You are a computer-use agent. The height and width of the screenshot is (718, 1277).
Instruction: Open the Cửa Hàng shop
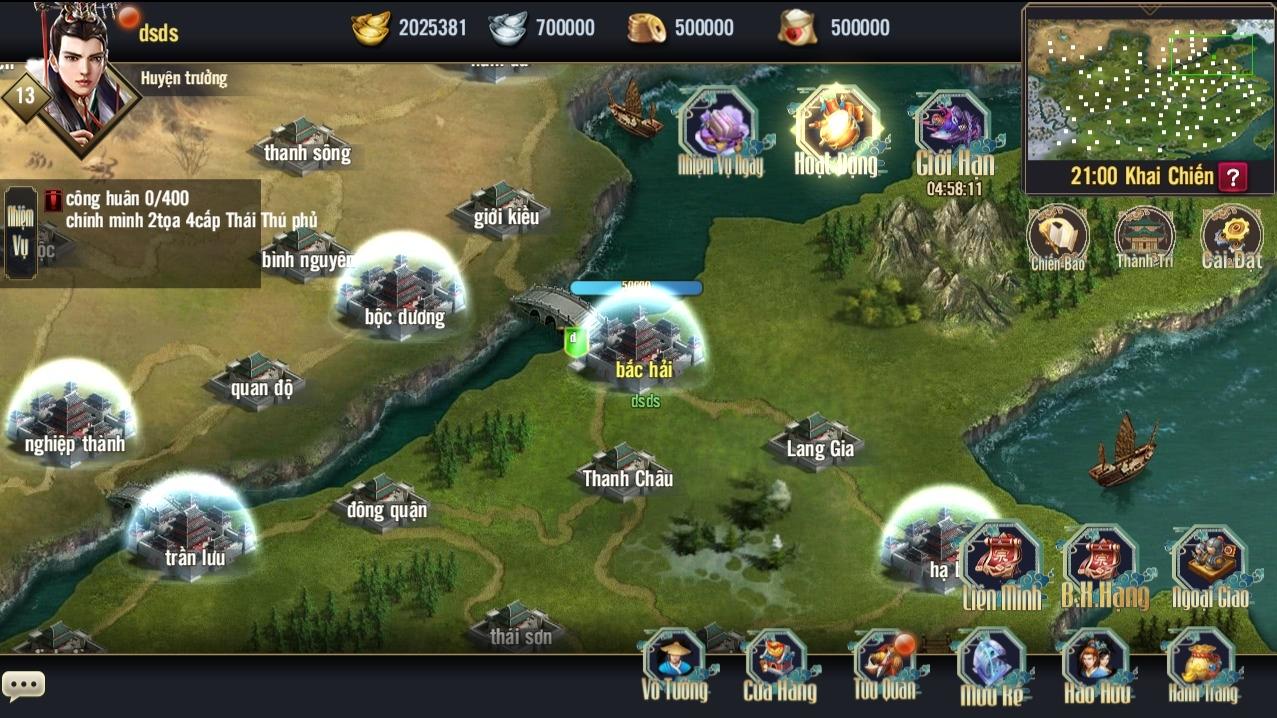[x=778, y=665]
